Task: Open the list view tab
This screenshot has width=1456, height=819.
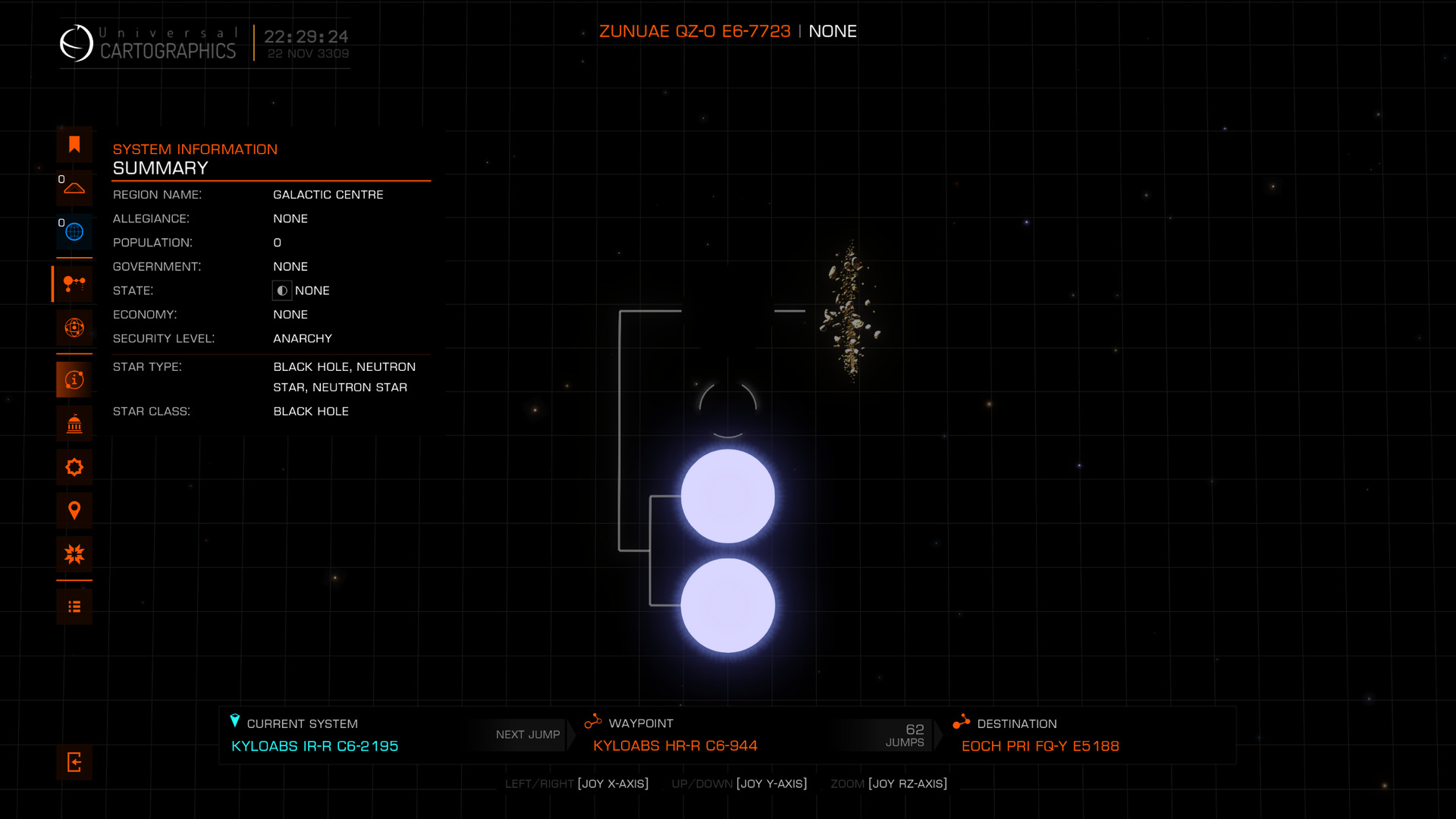Action: click(74, 607)
